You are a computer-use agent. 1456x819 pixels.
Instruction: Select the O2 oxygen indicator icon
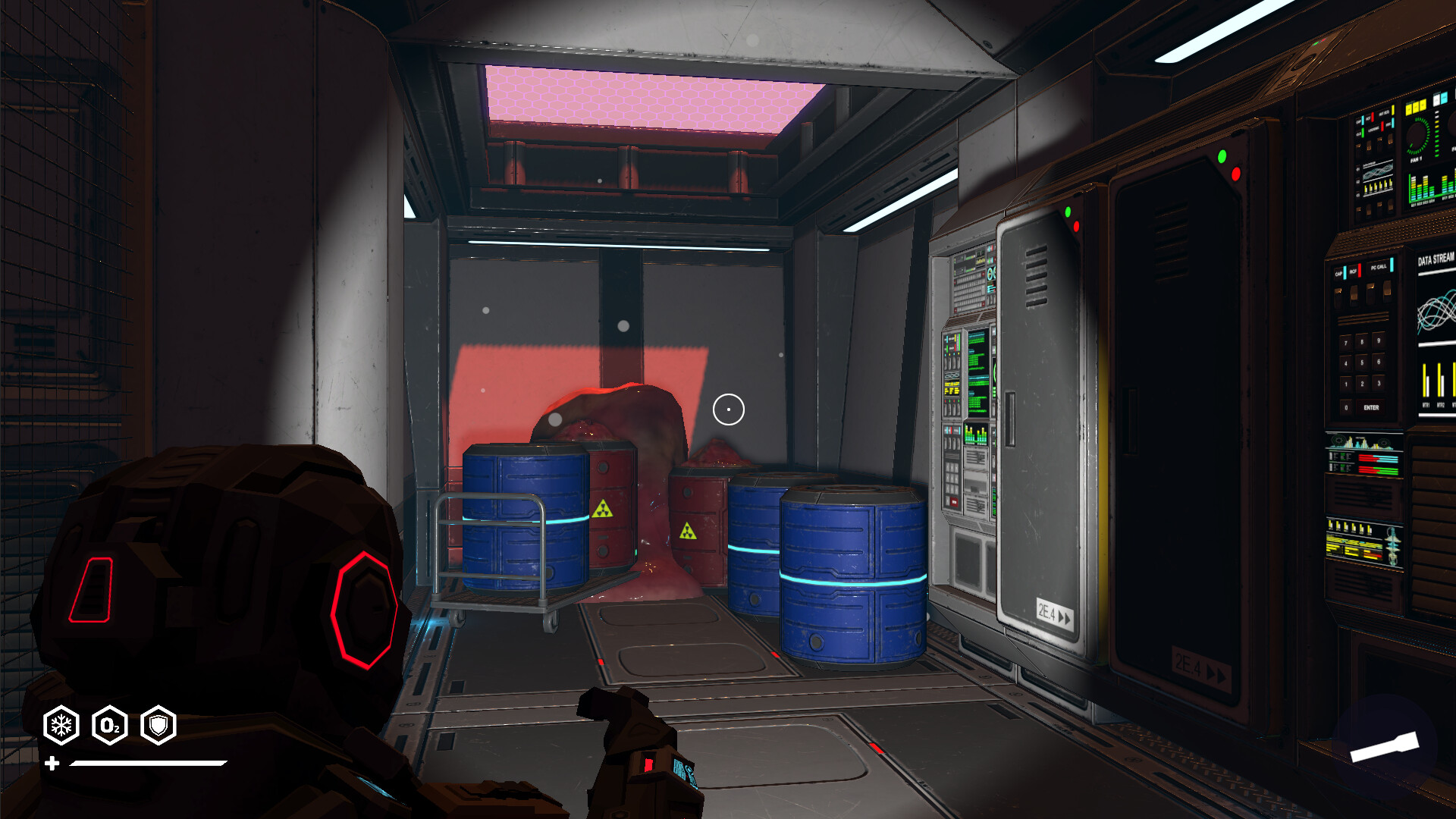110,724
